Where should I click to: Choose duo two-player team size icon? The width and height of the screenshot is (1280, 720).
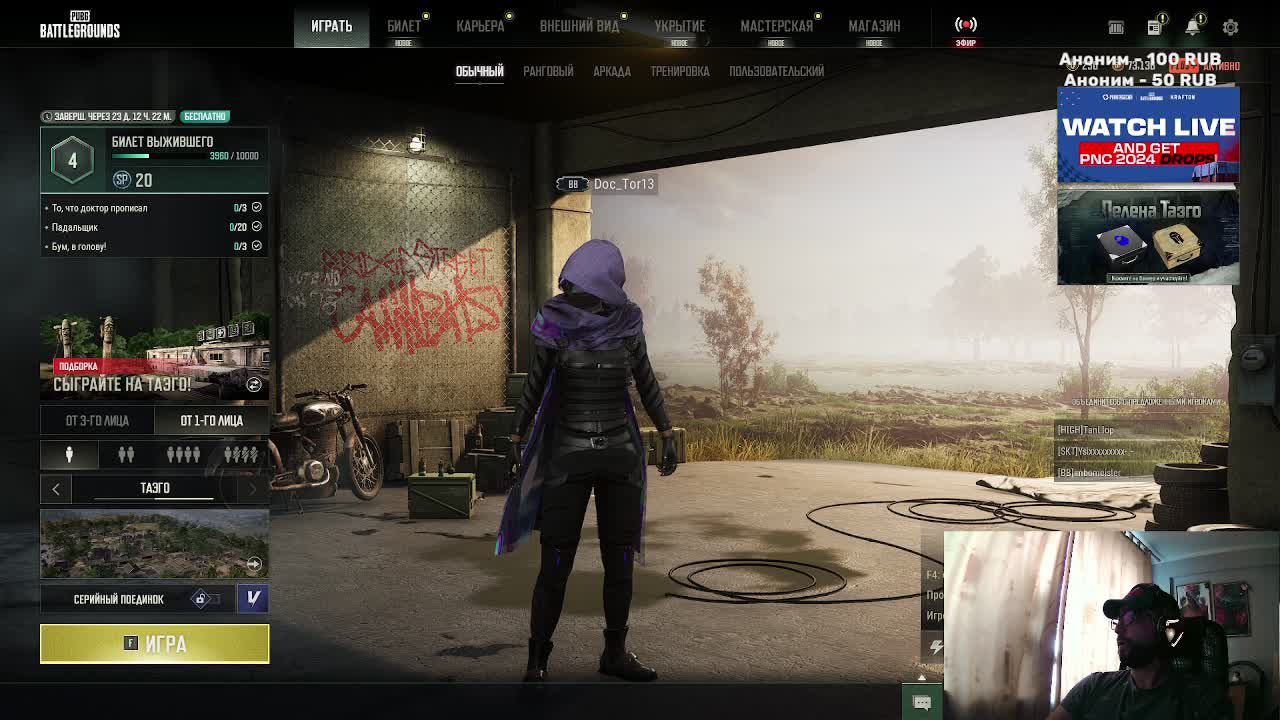(126, 455)
